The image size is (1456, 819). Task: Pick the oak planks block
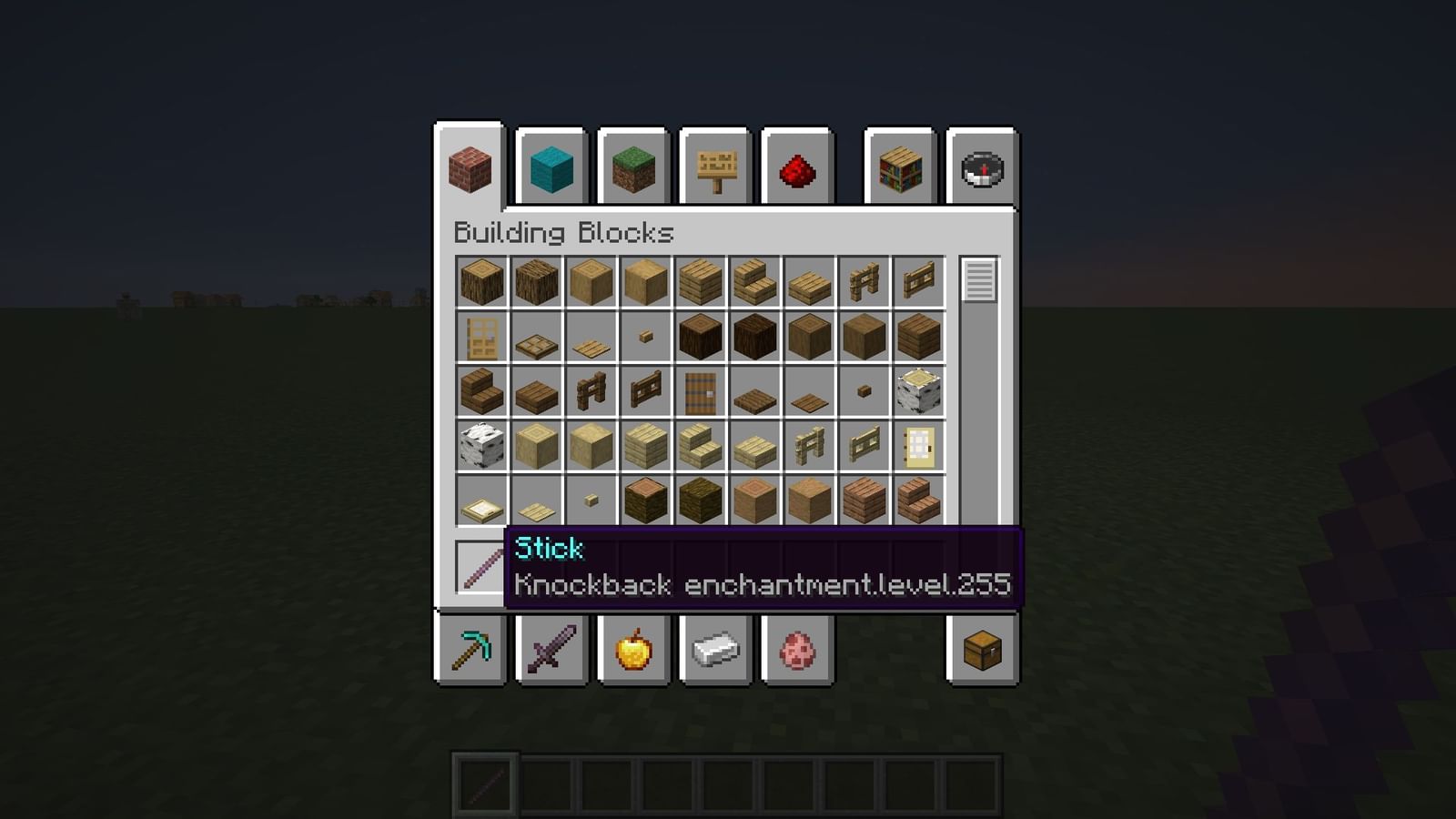[700, 282]
